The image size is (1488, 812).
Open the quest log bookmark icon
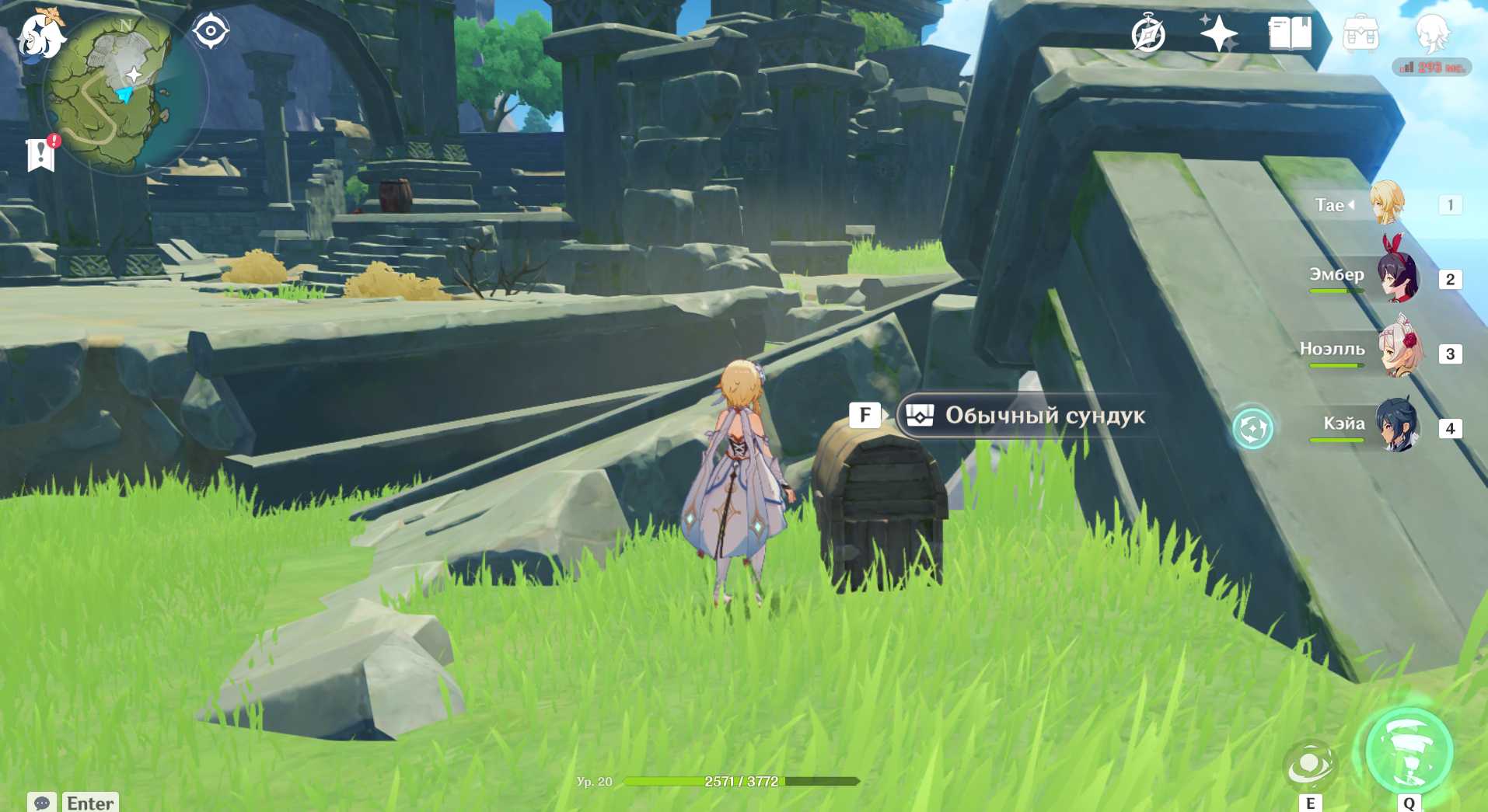click(40, 154)
